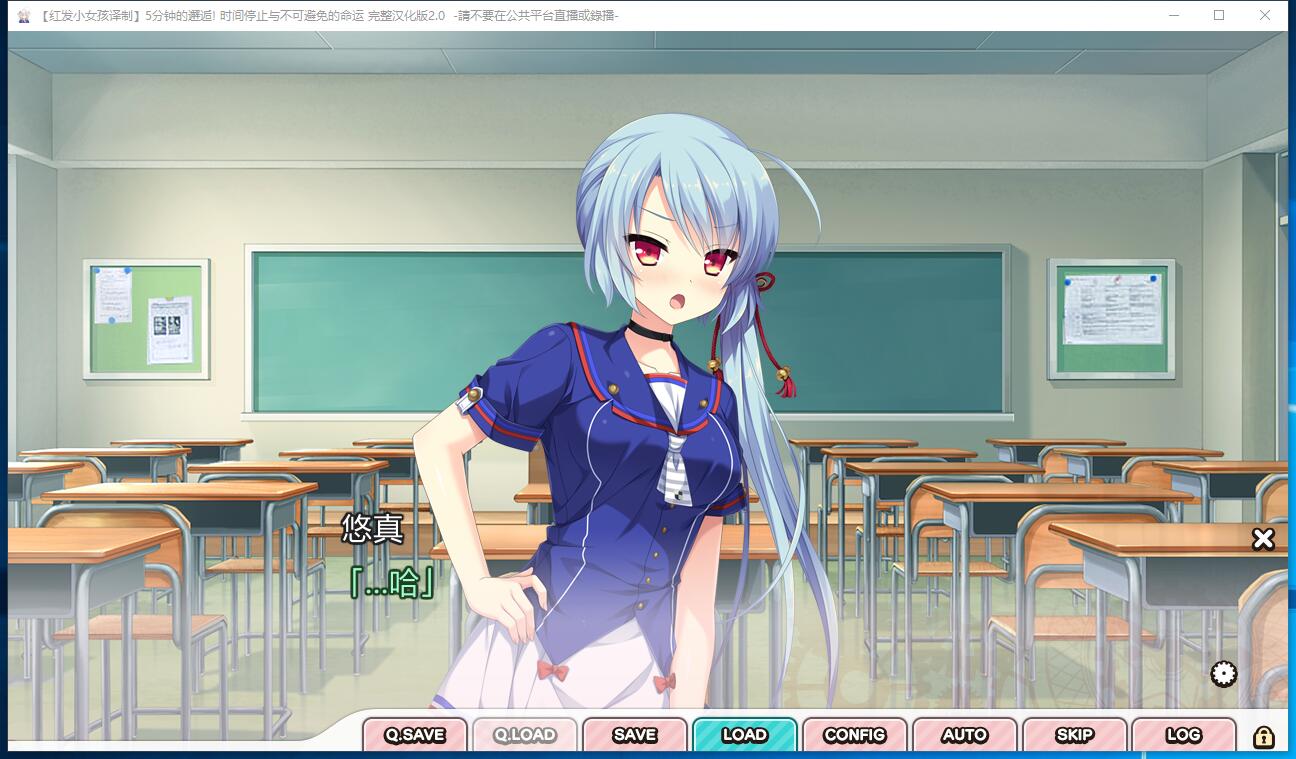Click the Q.SAVE quick save button

[415, 735]
